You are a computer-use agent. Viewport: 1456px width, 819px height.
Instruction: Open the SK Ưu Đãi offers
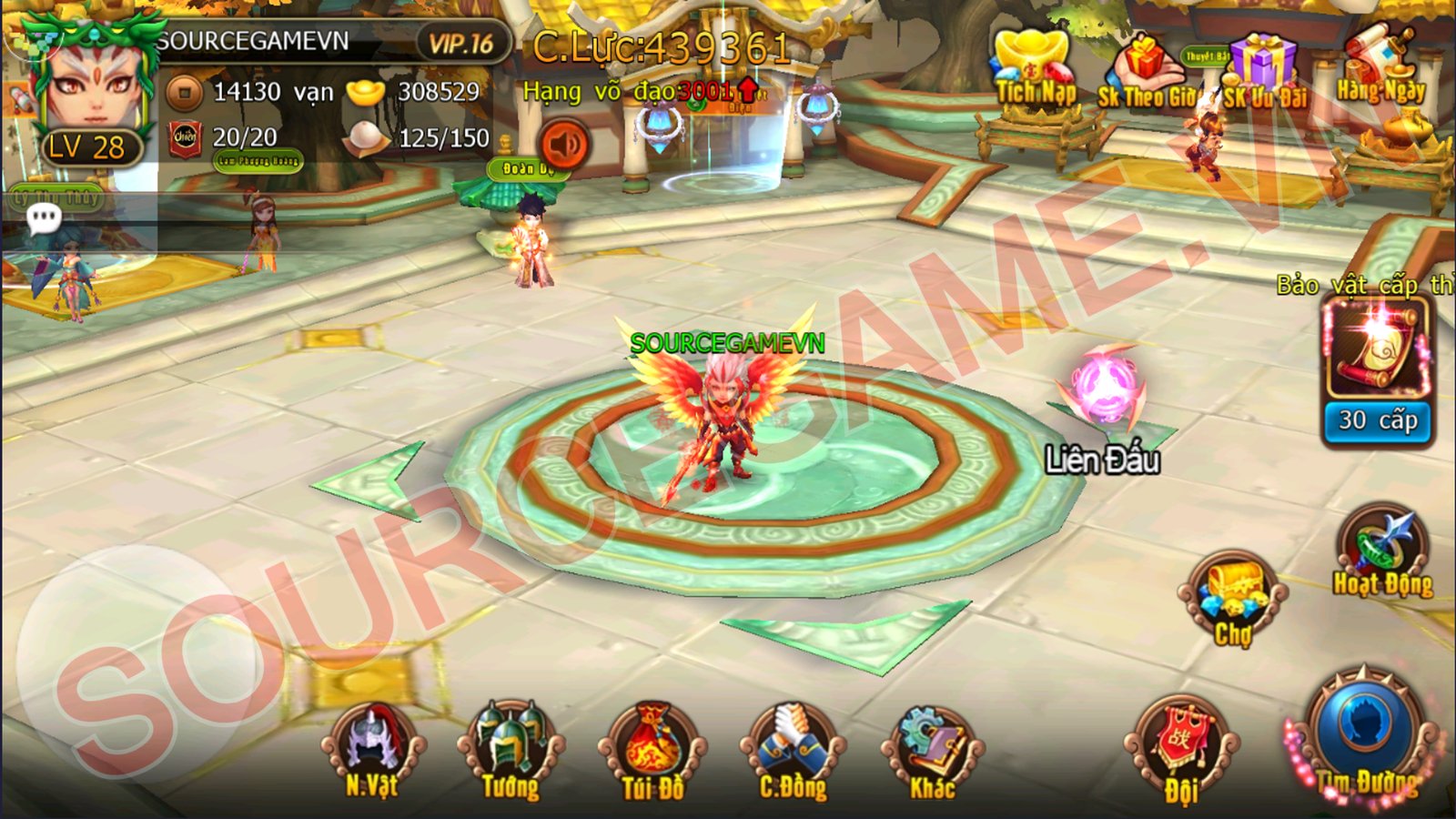point(1263,73)
